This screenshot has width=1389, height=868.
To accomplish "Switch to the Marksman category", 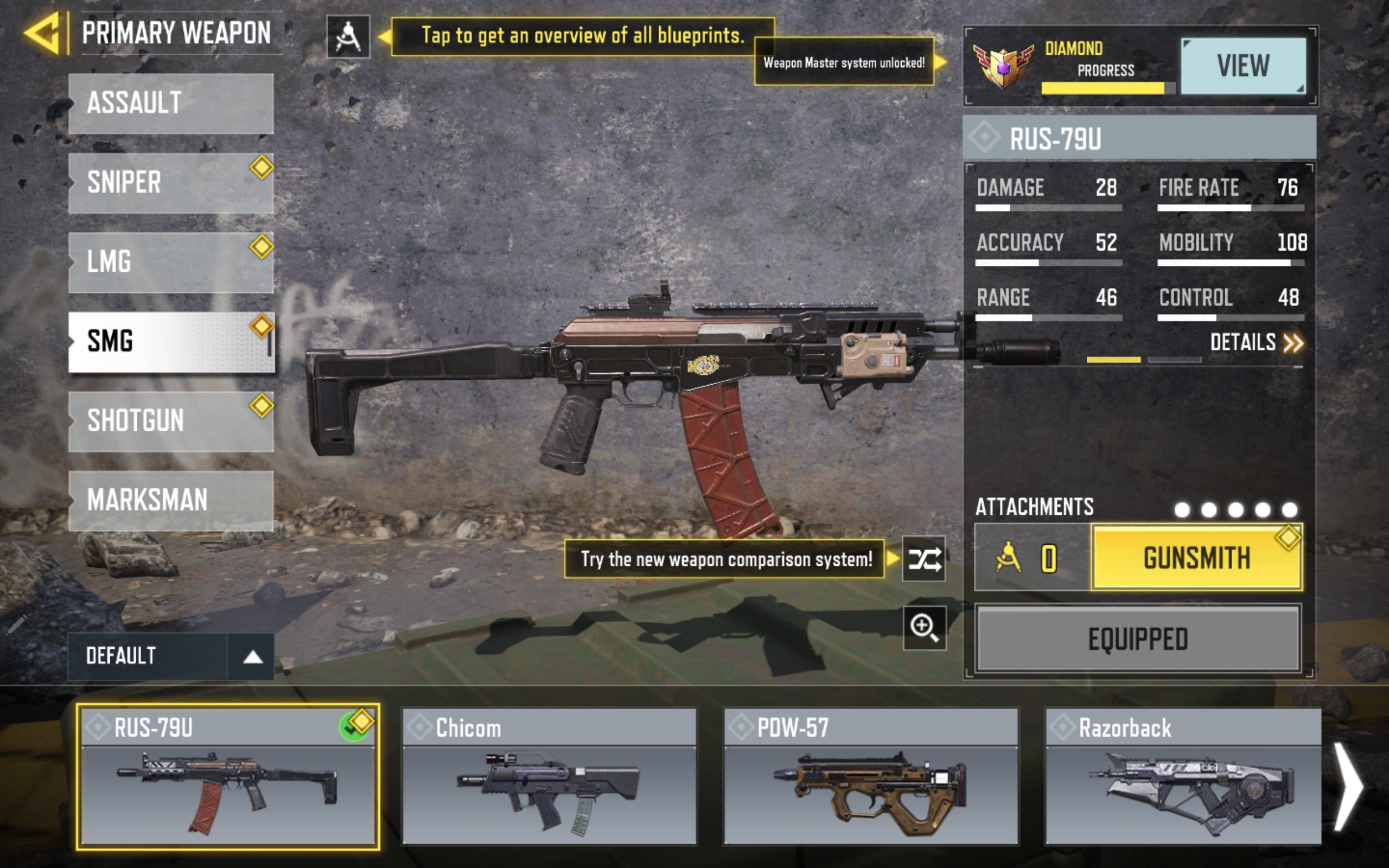I will coord(170,500).
